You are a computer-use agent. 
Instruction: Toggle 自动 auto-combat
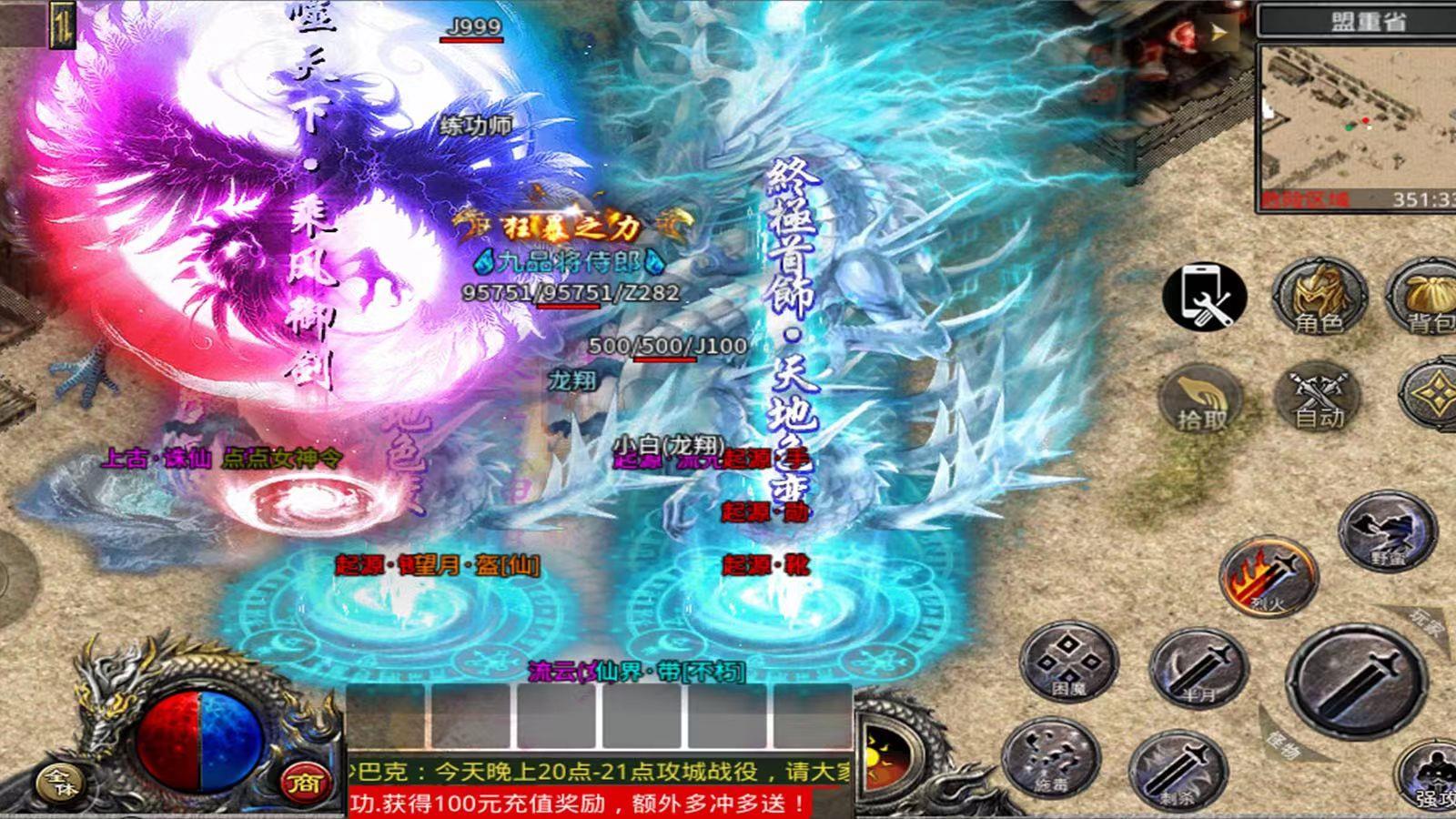[1319, 398]
